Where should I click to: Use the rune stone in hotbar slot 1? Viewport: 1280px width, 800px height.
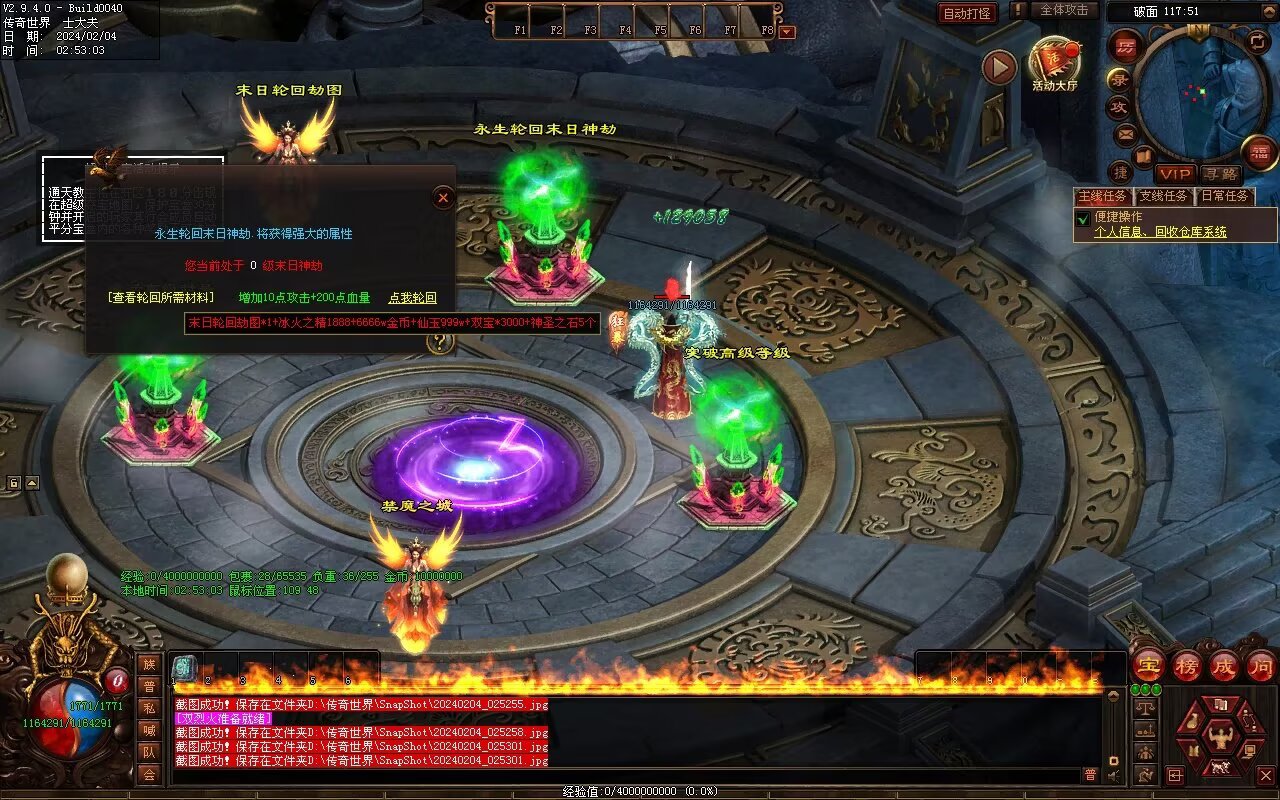pos(185,668)
